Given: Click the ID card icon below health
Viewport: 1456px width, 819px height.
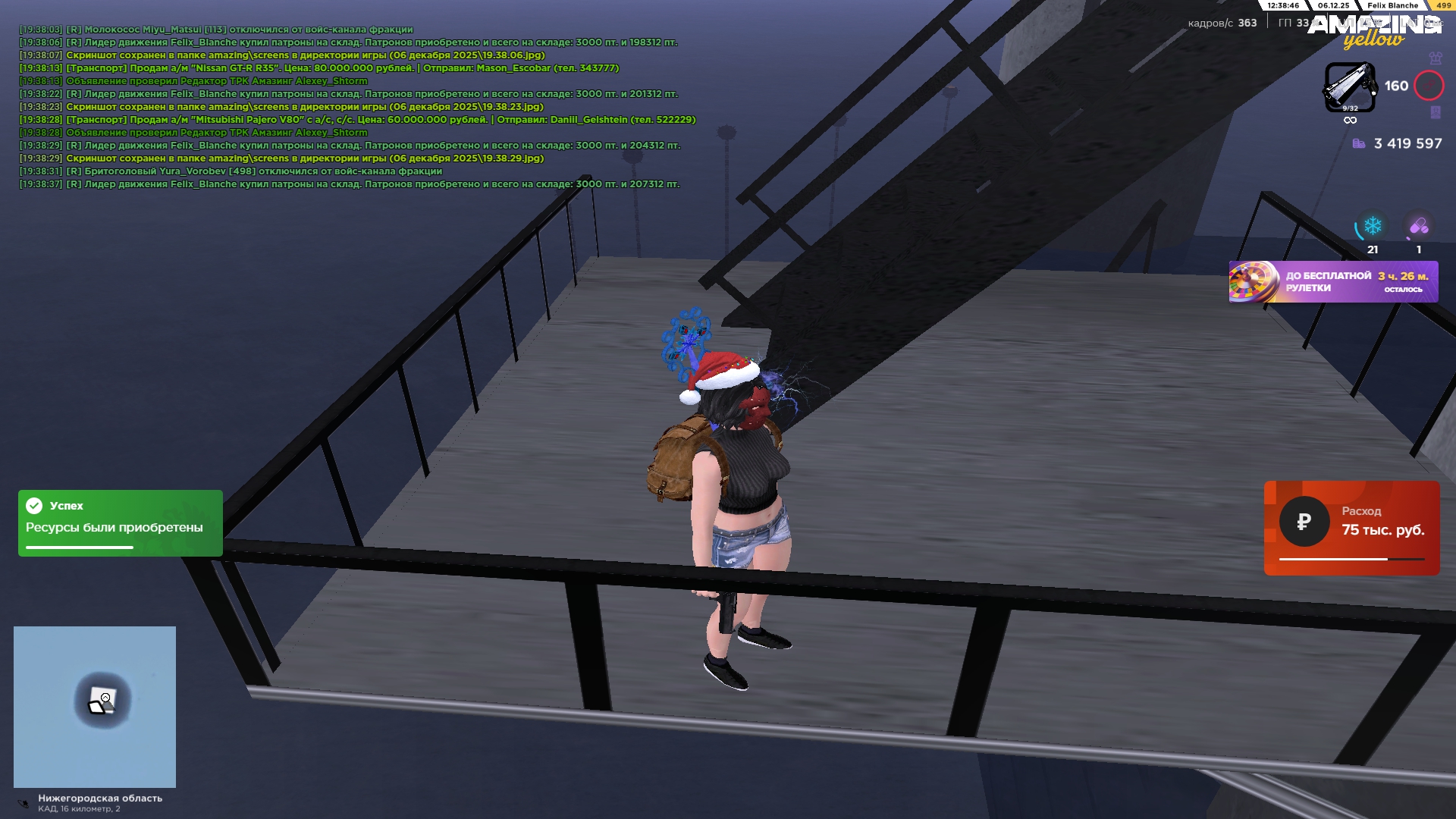Looking at the screenshot, I should [1435, 112].
